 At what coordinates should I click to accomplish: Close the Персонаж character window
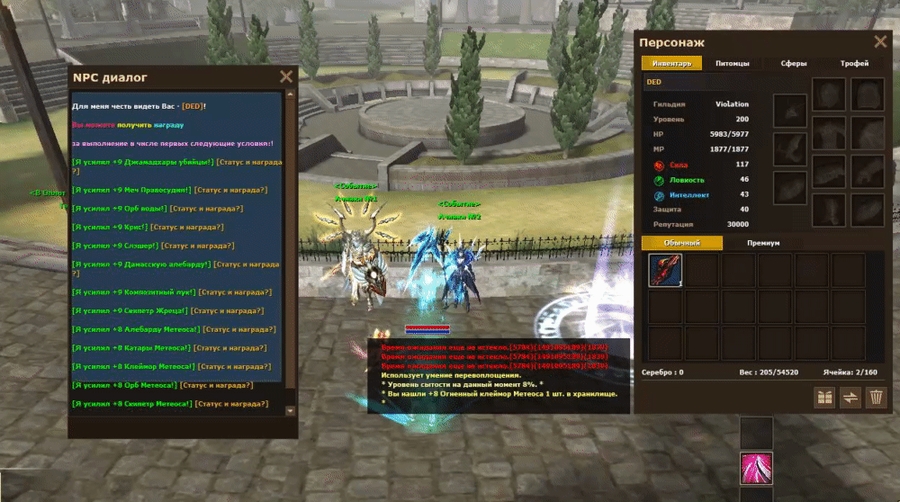(x=880, y=42)
